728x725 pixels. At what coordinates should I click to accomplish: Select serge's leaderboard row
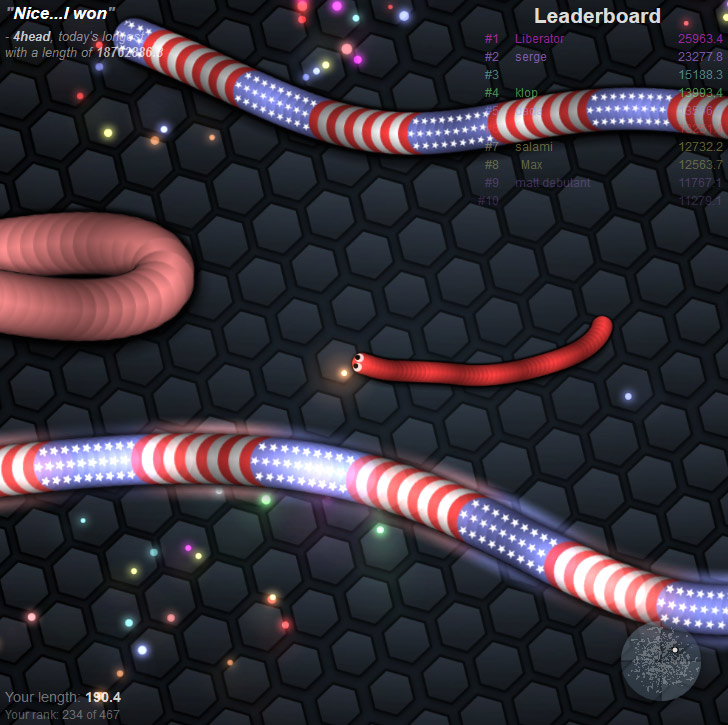point(531,57)
